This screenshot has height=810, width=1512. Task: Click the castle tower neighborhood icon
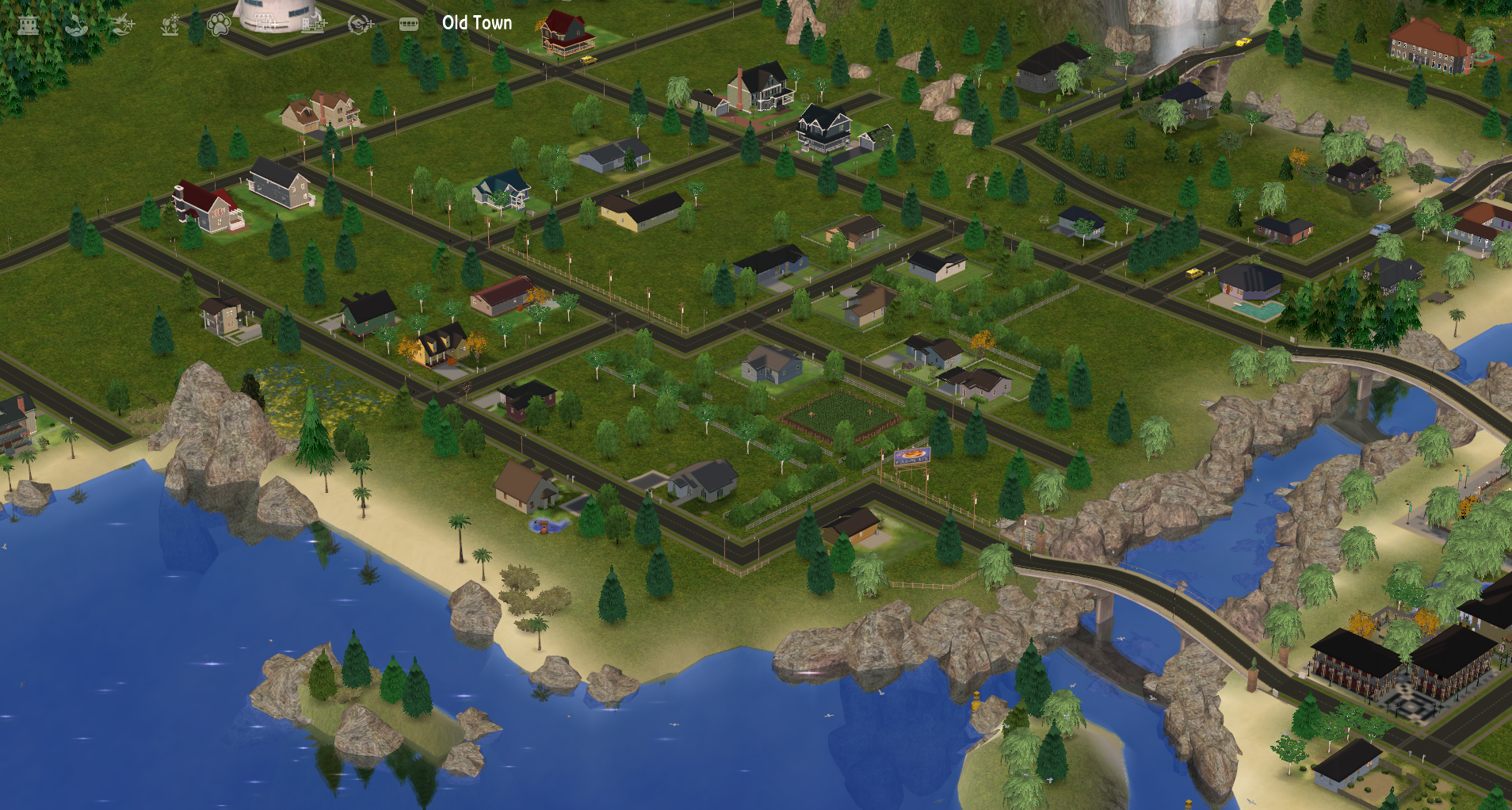pyautogui.click(x=29, y=25)
